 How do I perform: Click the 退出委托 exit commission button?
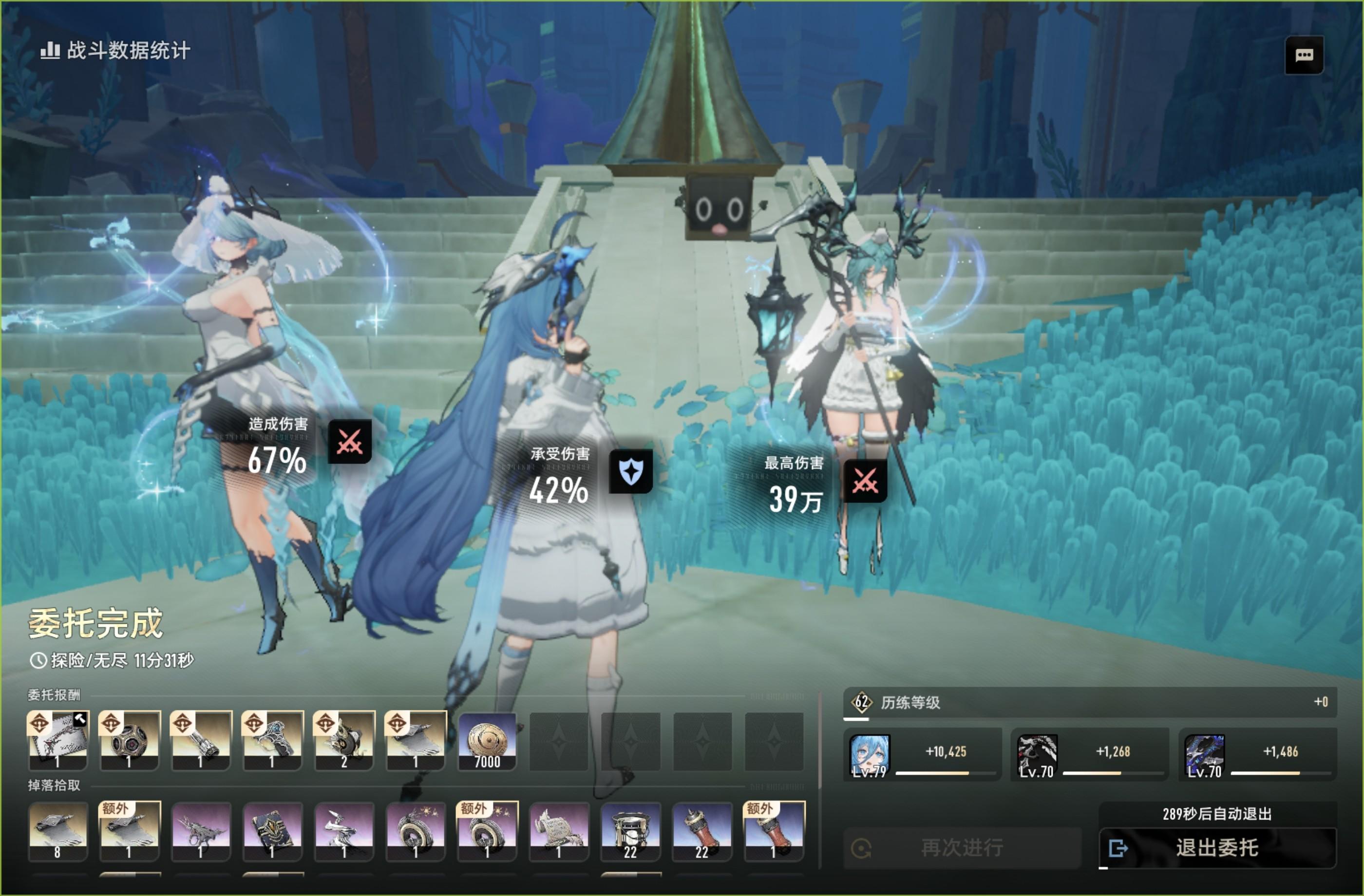pyautogui.click(x=1217, y=847)
